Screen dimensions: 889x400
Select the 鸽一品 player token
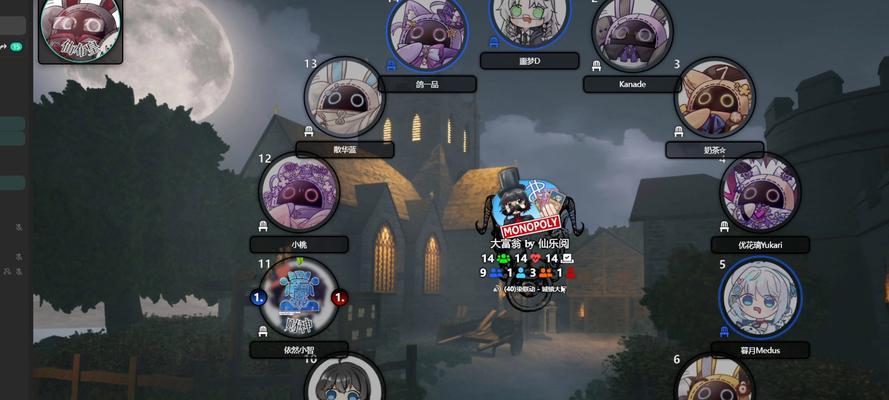click(427, 30)
